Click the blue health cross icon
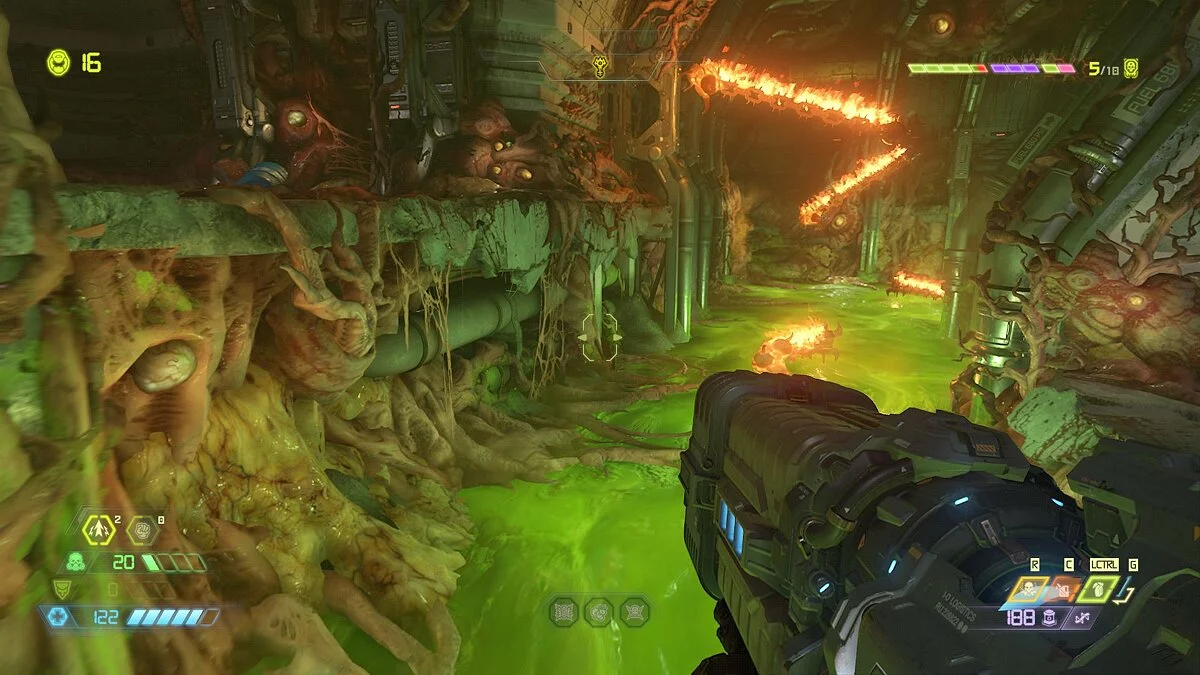This screenshot has height=675, width=1200. (x=57, y=617)
